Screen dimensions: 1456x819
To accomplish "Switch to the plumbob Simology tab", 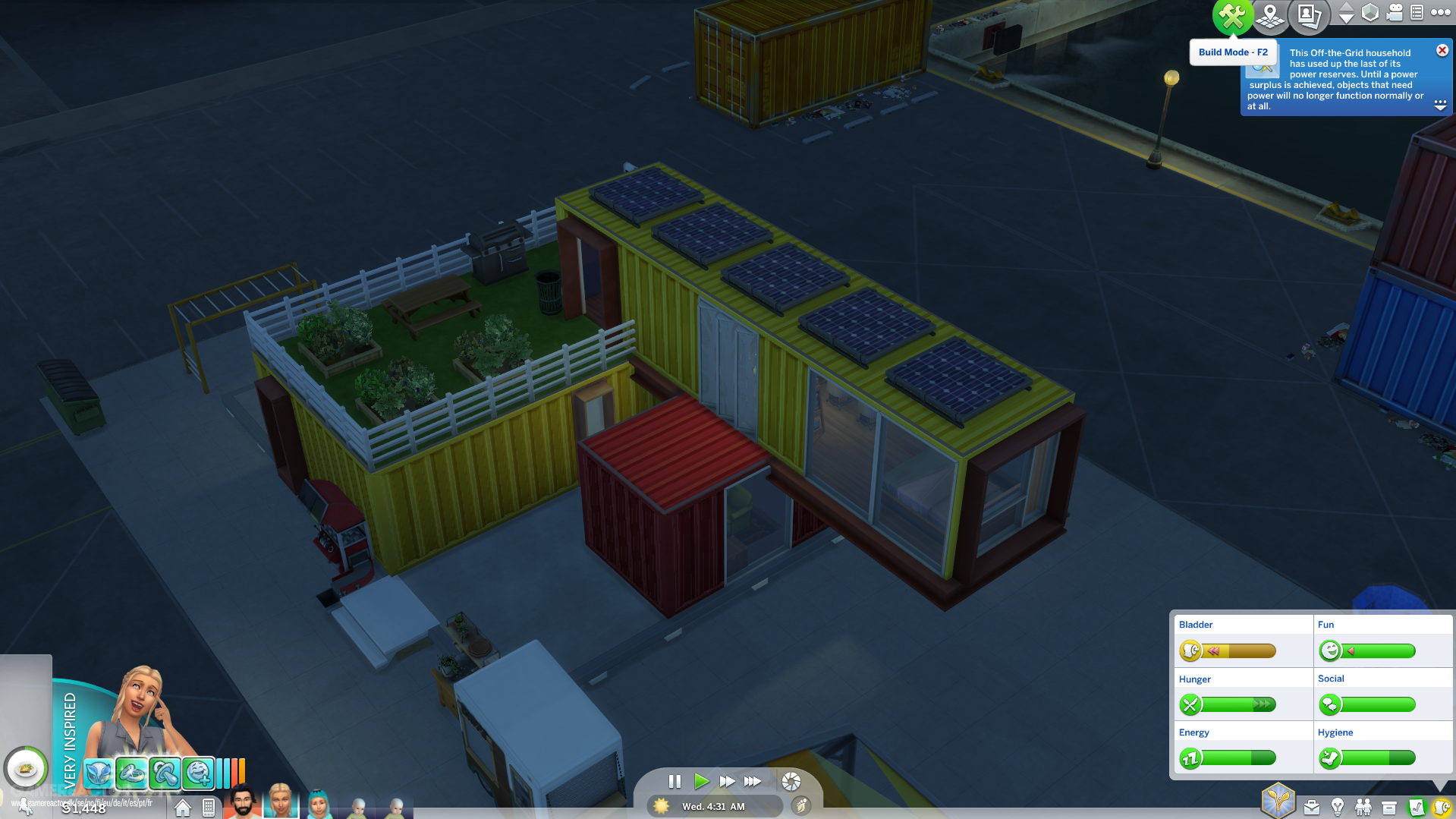I will 1277,799.
